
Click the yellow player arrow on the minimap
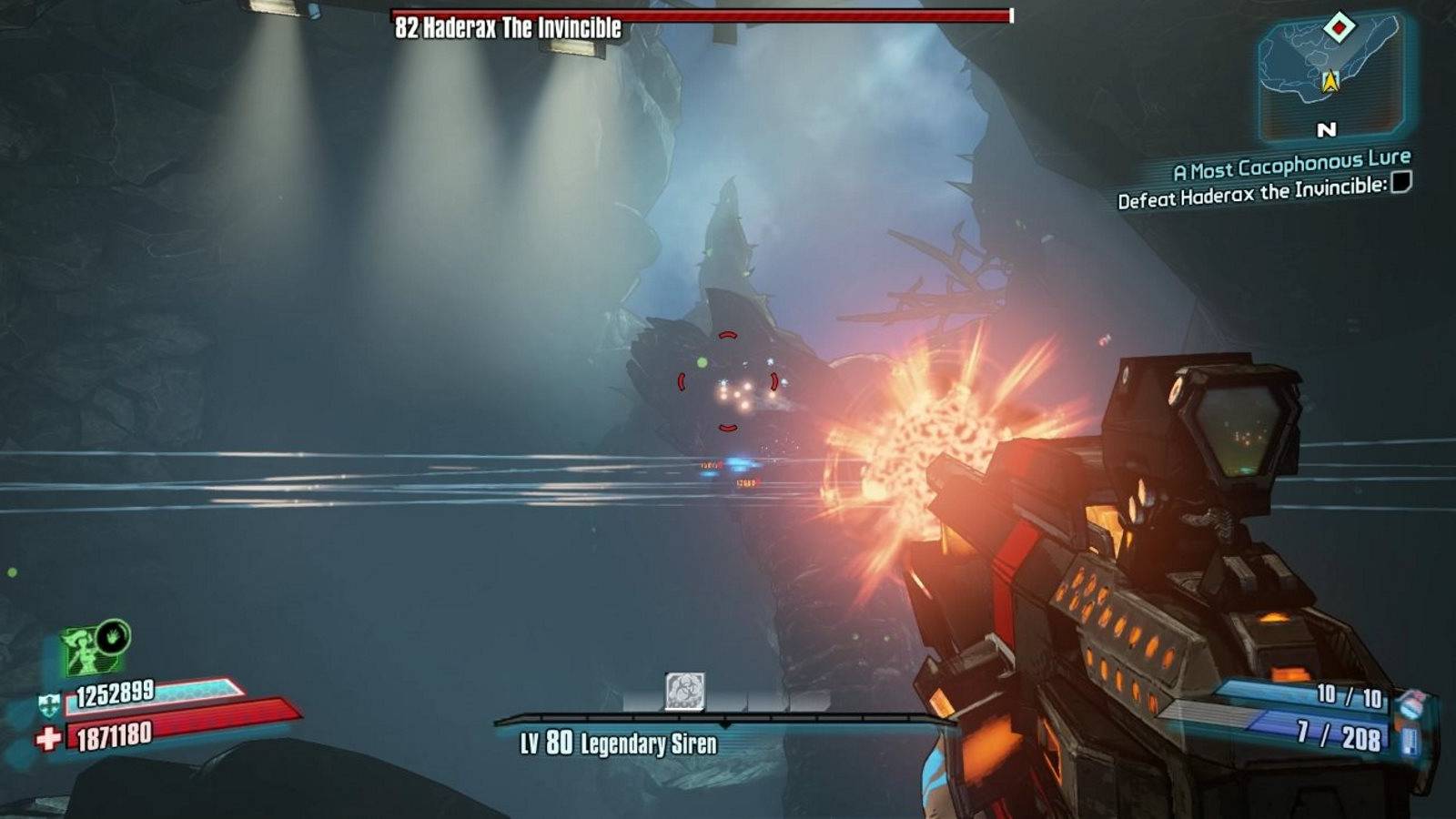point(1330,83)
